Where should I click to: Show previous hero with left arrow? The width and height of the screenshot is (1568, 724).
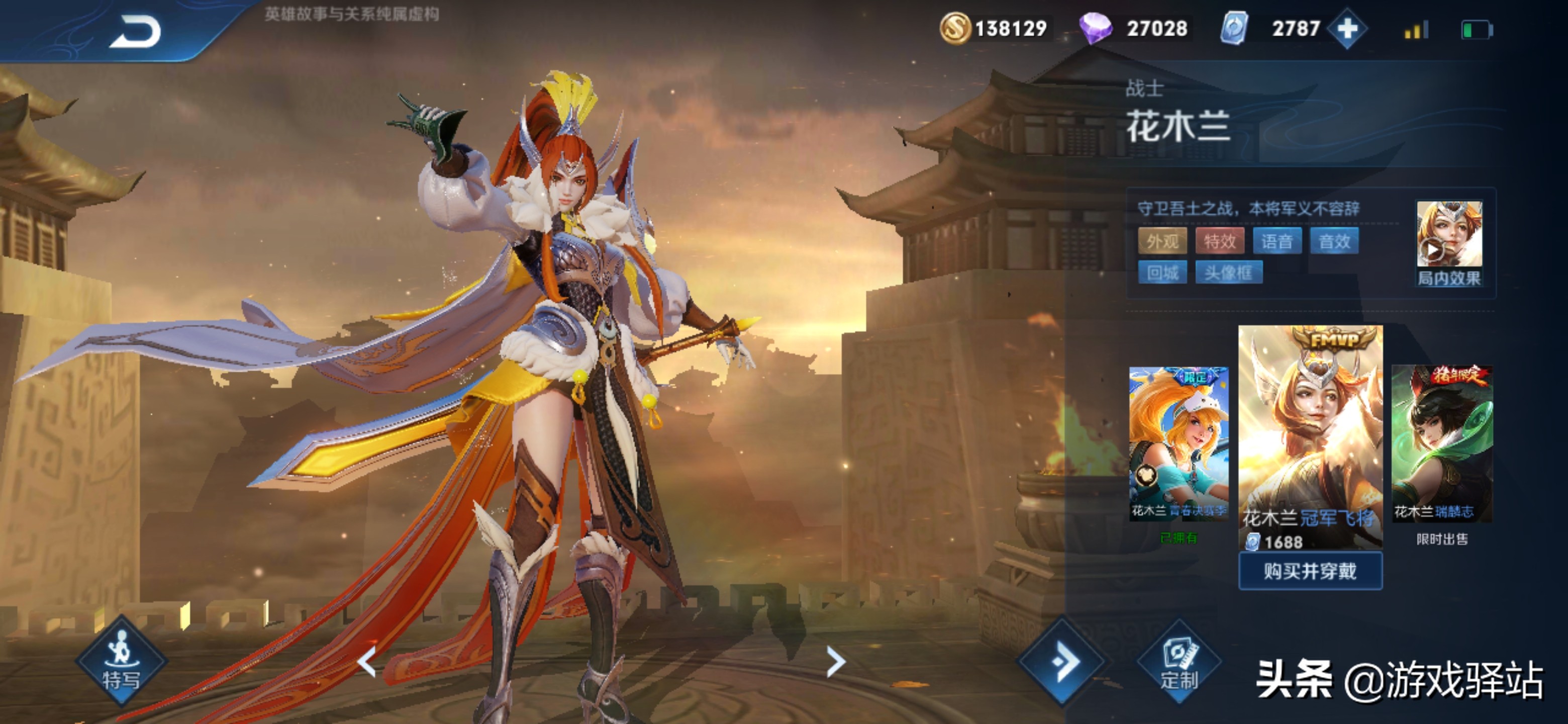tap(367, 661)
